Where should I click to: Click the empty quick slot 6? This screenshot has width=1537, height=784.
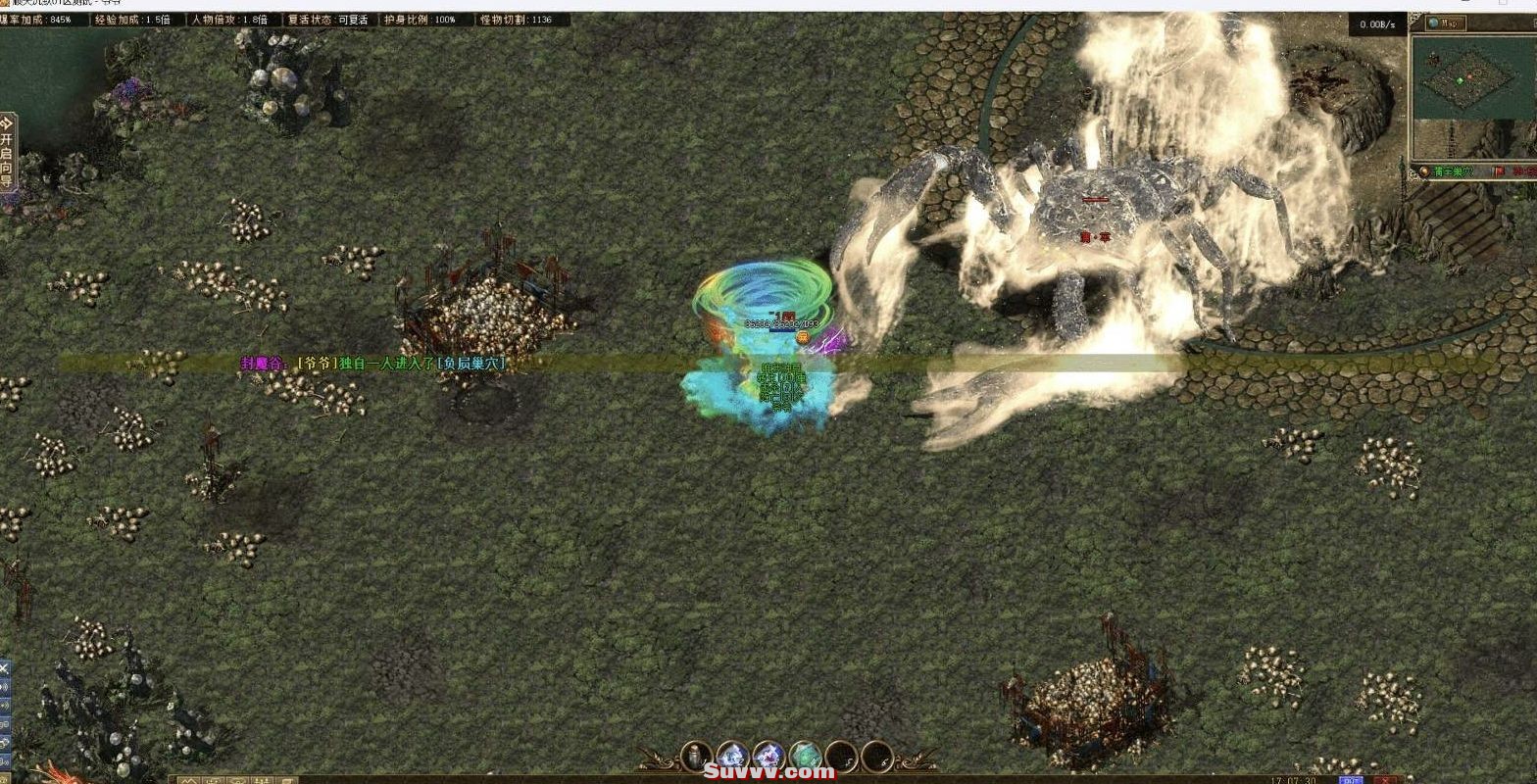pyautogui.click(x=877, y=756)
